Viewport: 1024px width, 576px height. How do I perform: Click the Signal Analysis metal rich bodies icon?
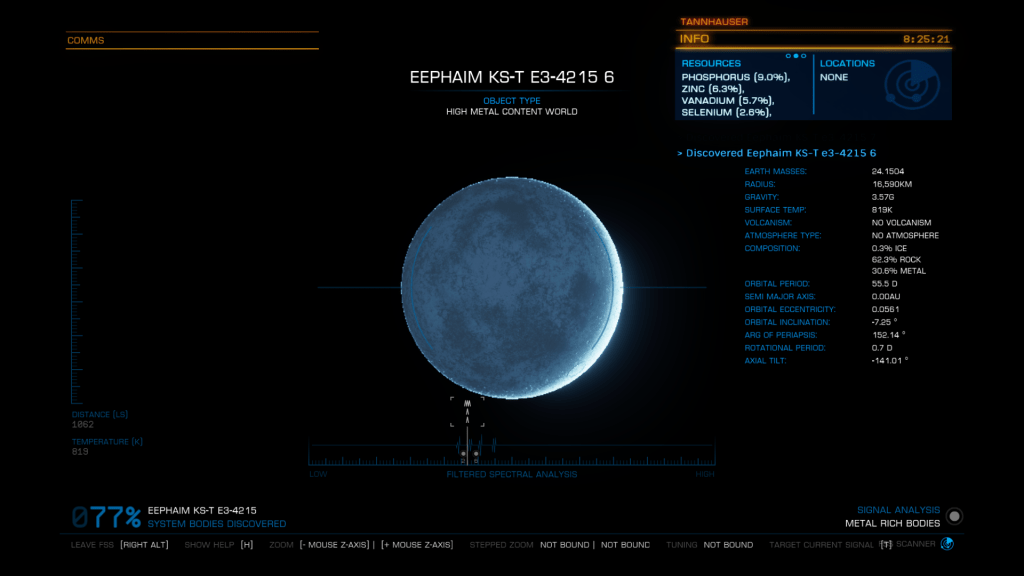[955, 516]
